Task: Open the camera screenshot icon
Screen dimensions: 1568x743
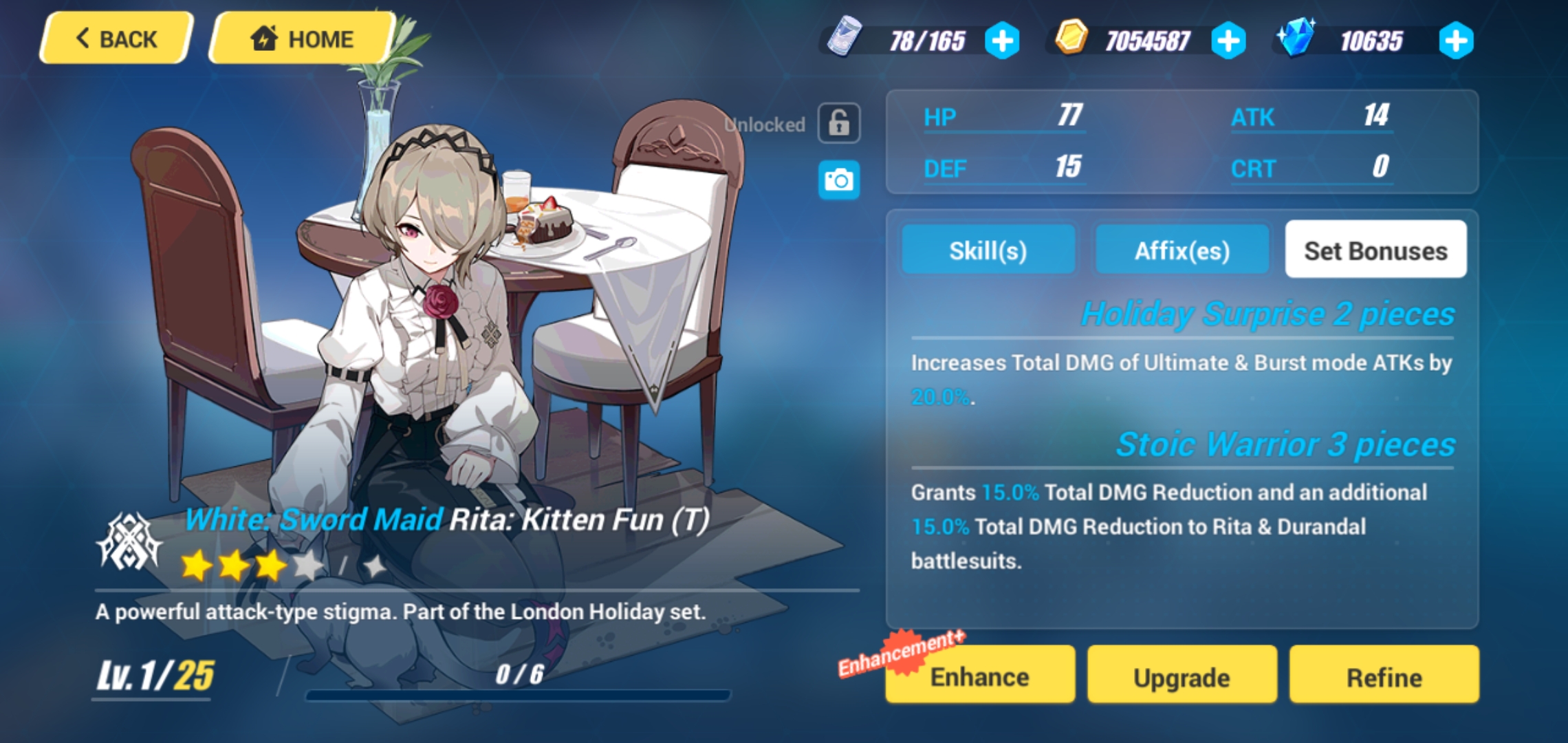Action: coord(838,181)
